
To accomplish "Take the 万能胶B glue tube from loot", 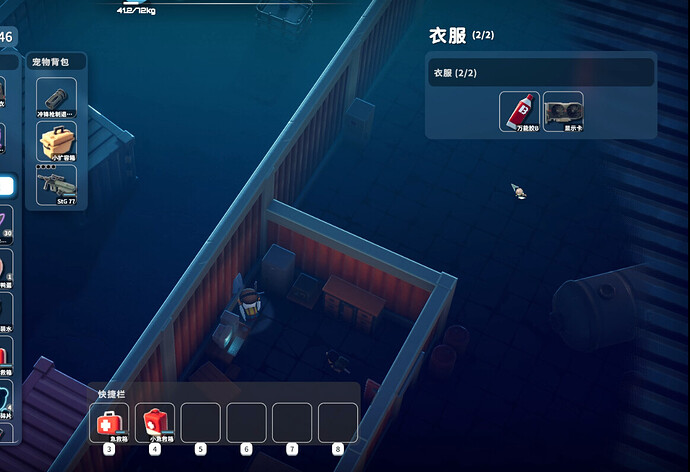I will click(x=519, y=111).
